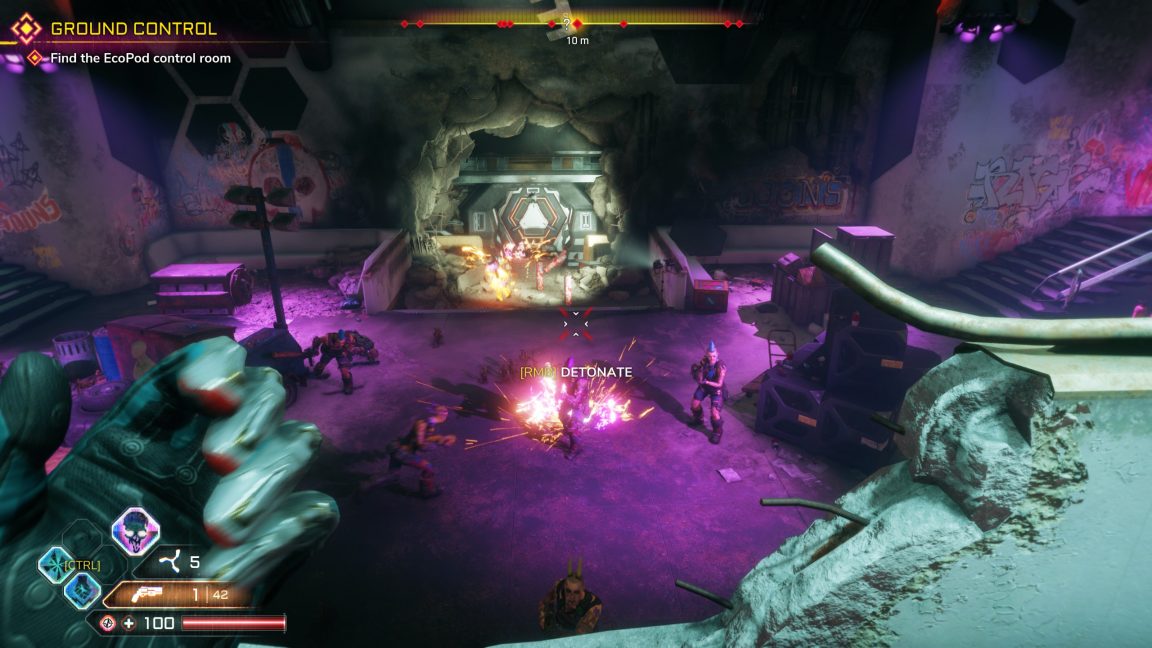Click the red circular icon beside the health cross

click(108, 624)
